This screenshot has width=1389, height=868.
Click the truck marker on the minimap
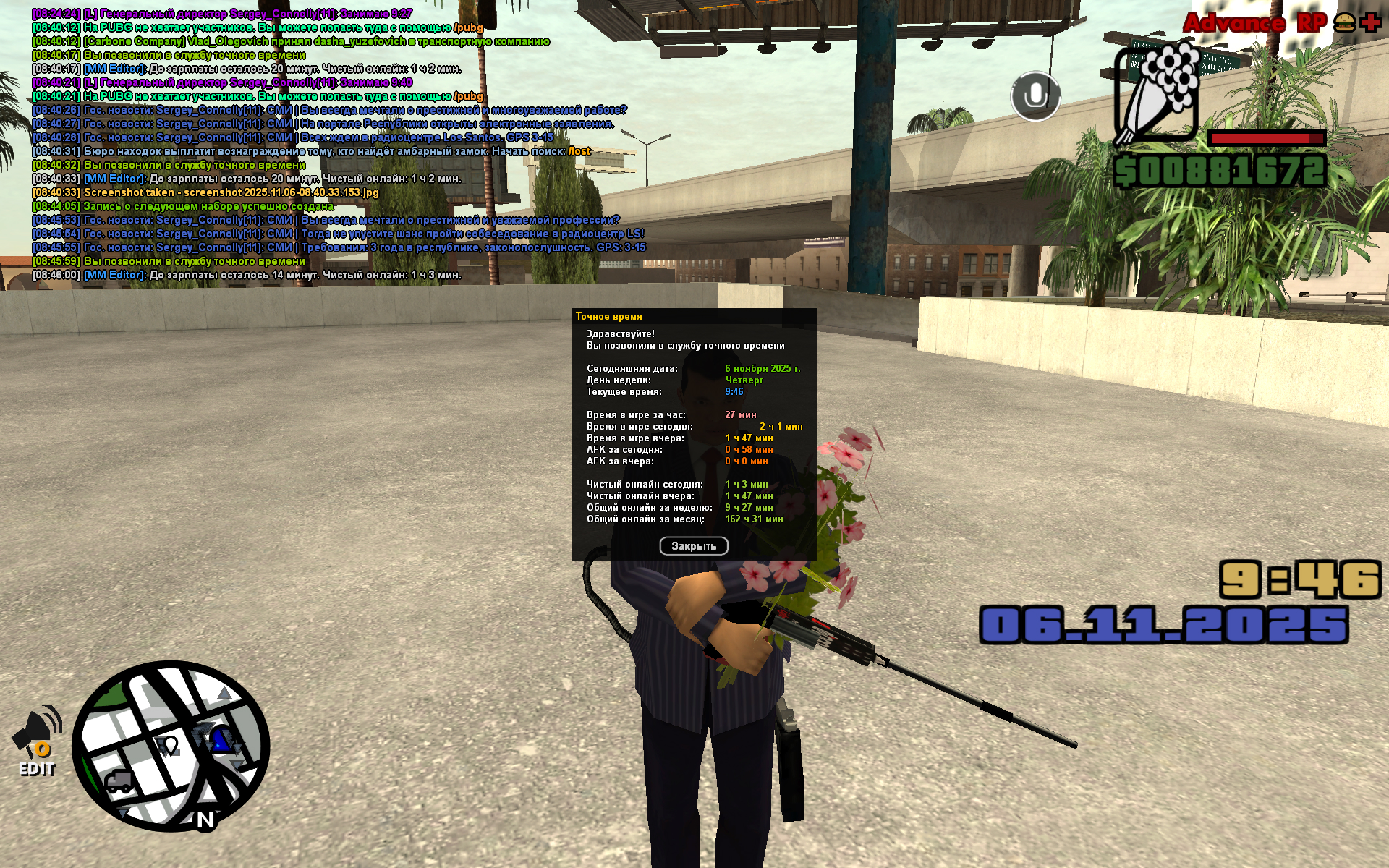click(119, 781)
